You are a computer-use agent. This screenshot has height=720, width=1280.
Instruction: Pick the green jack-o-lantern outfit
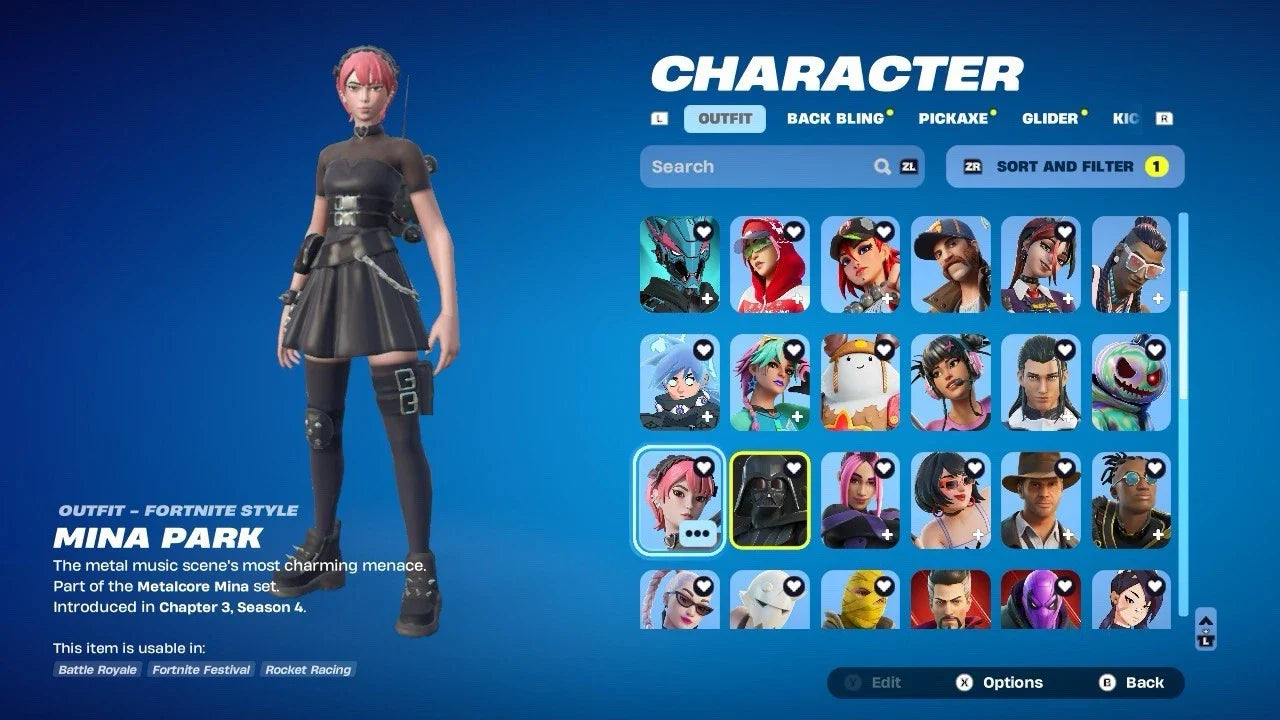point(1131,382)
